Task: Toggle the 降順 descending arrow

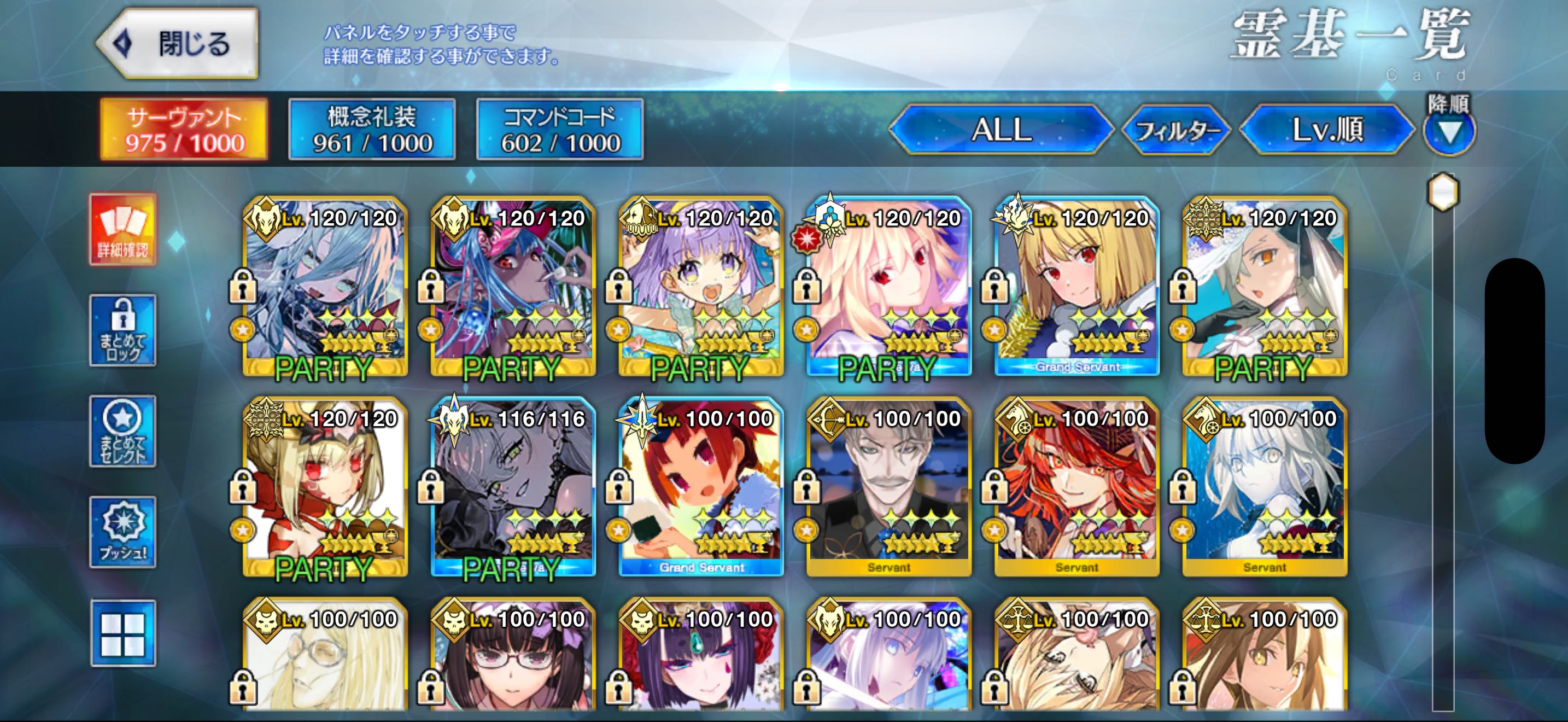Action: pos(1449,131)
